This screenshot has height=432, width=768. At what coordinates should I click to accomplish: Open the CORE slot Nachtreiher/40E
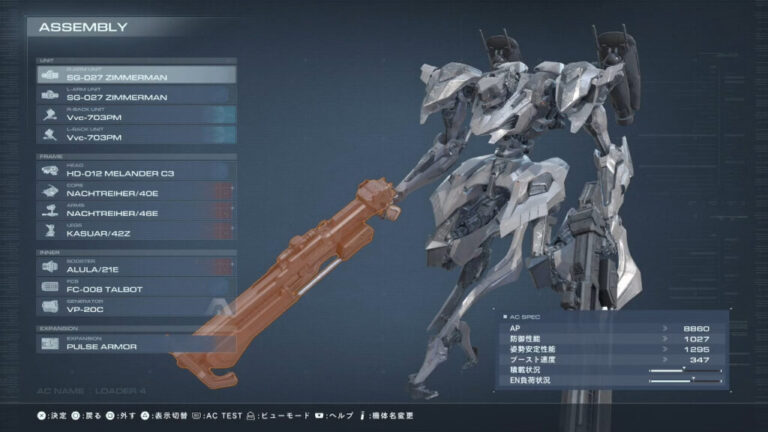136,191
